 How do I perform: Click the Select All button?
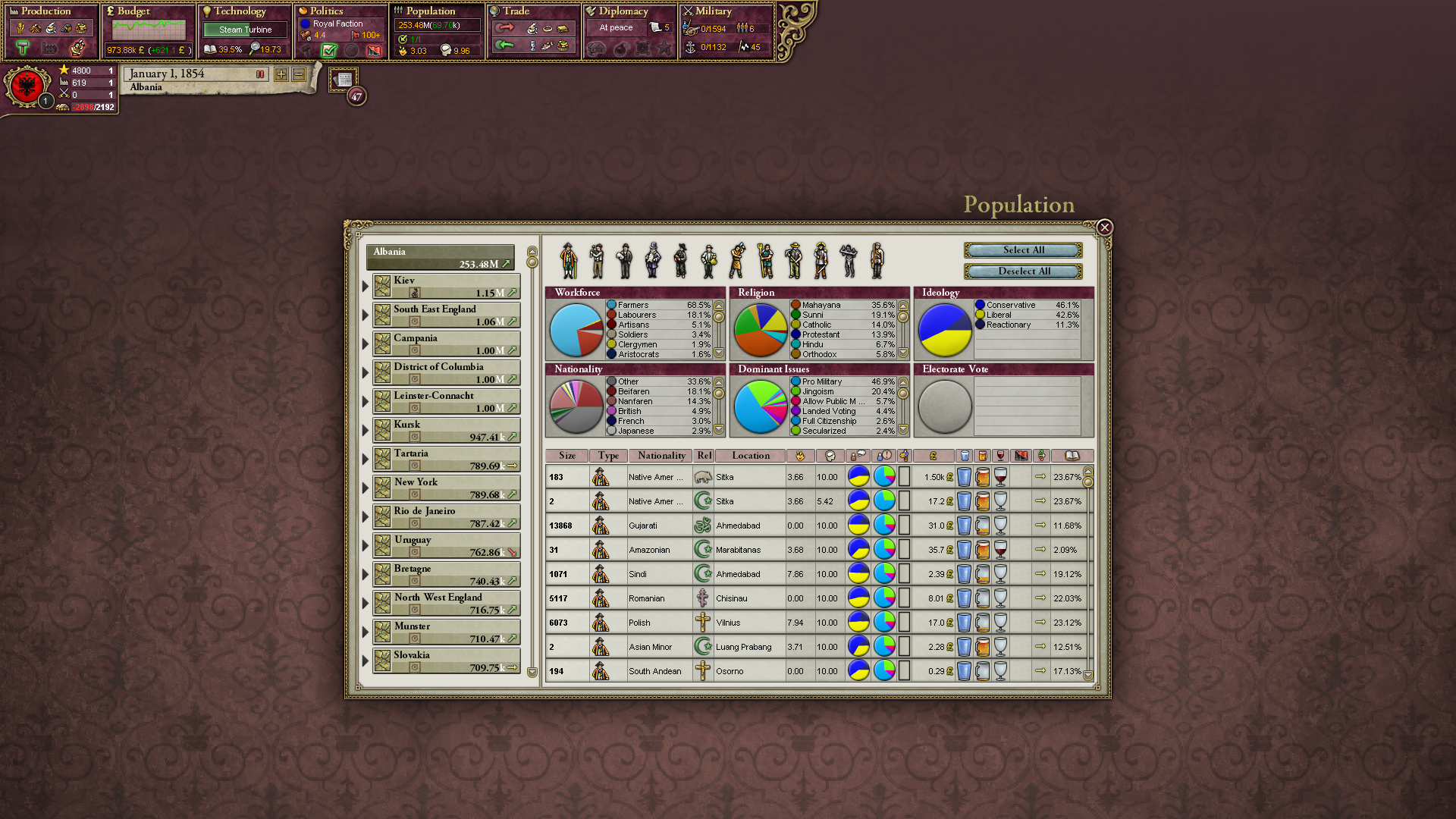(x=1023, y=250)
